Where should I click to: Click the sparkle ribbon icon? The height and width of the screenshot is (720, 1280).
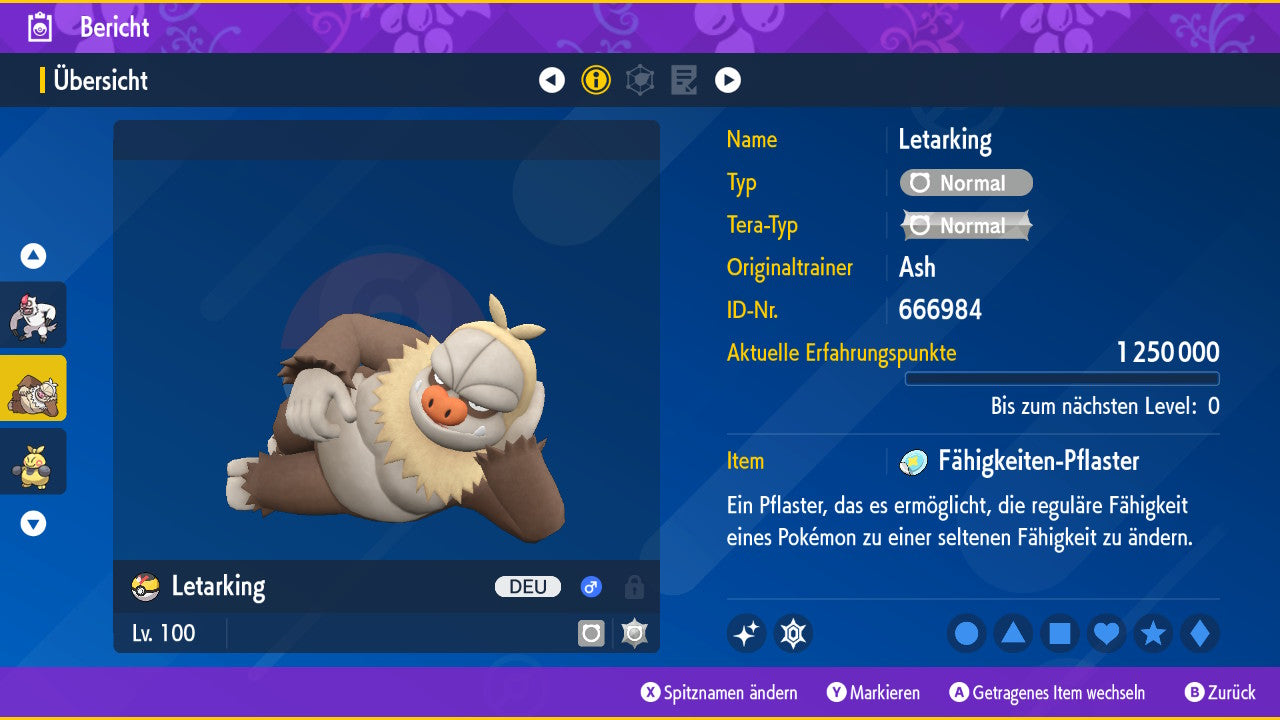point(746,633)
